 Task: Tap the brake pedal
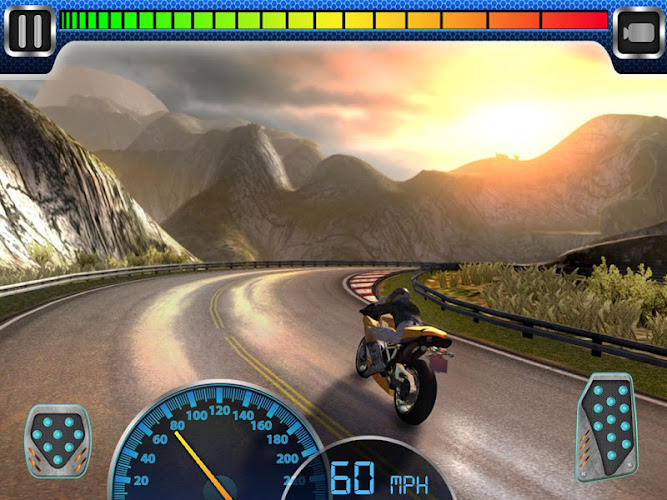(x=58, y=438)
